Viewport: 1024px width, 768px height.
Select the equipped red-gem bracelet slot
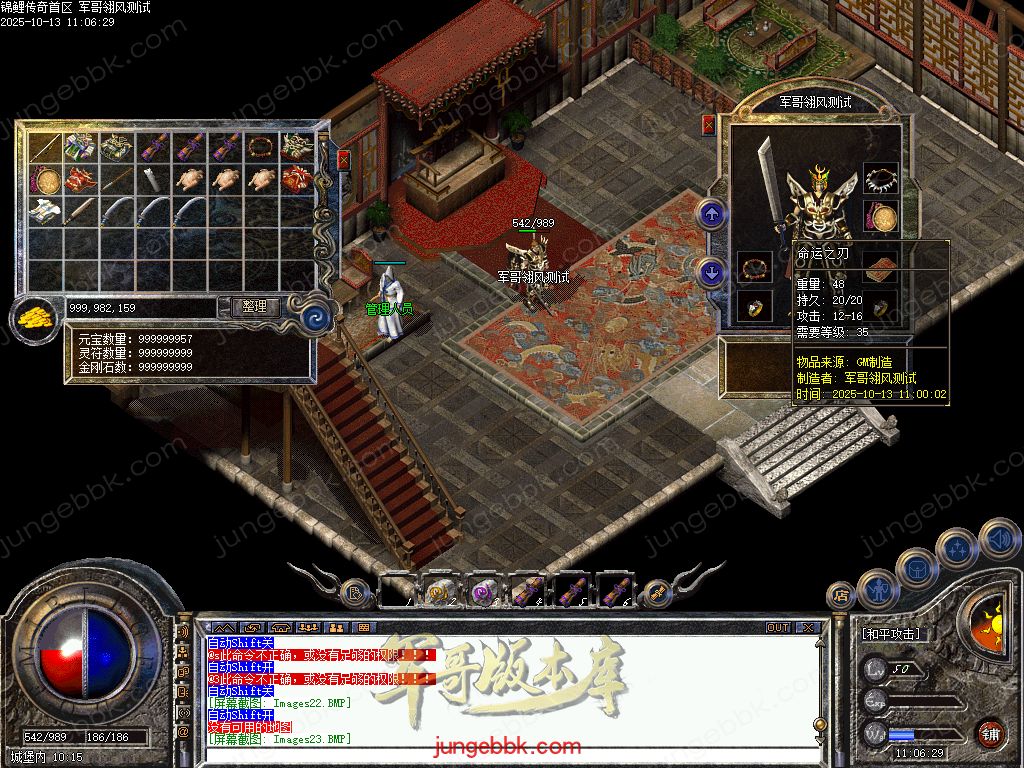(755, 268)
